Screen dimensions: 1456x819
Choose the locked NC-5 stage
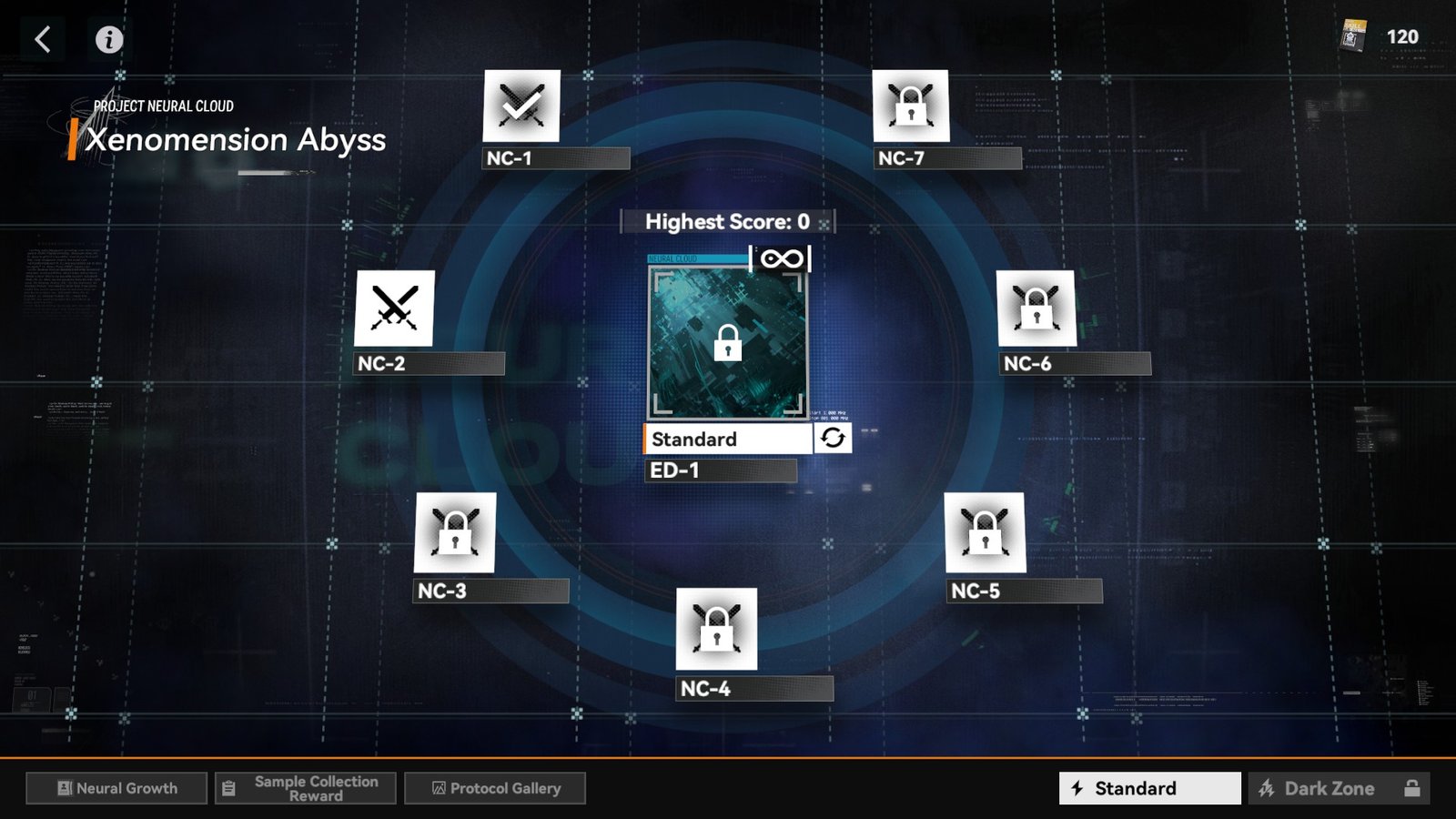[x=985, y=533]
